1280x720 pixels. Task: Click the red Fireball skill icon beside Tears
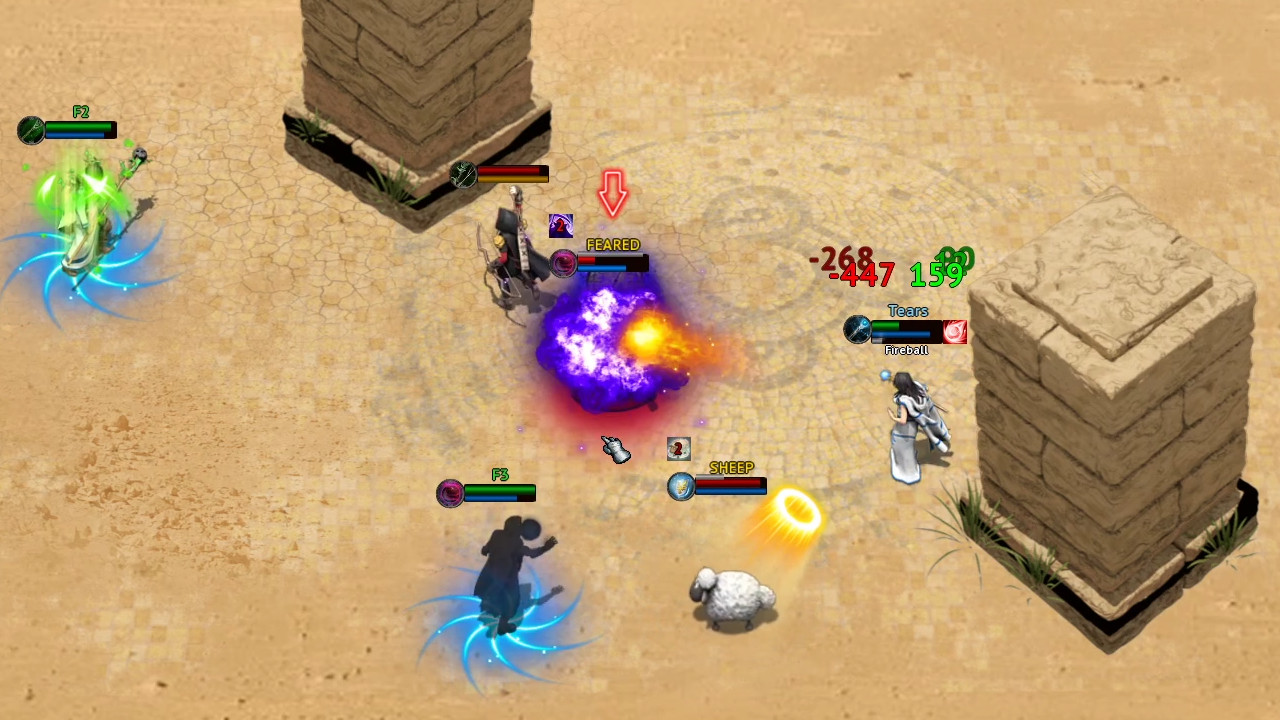[955, 332]
